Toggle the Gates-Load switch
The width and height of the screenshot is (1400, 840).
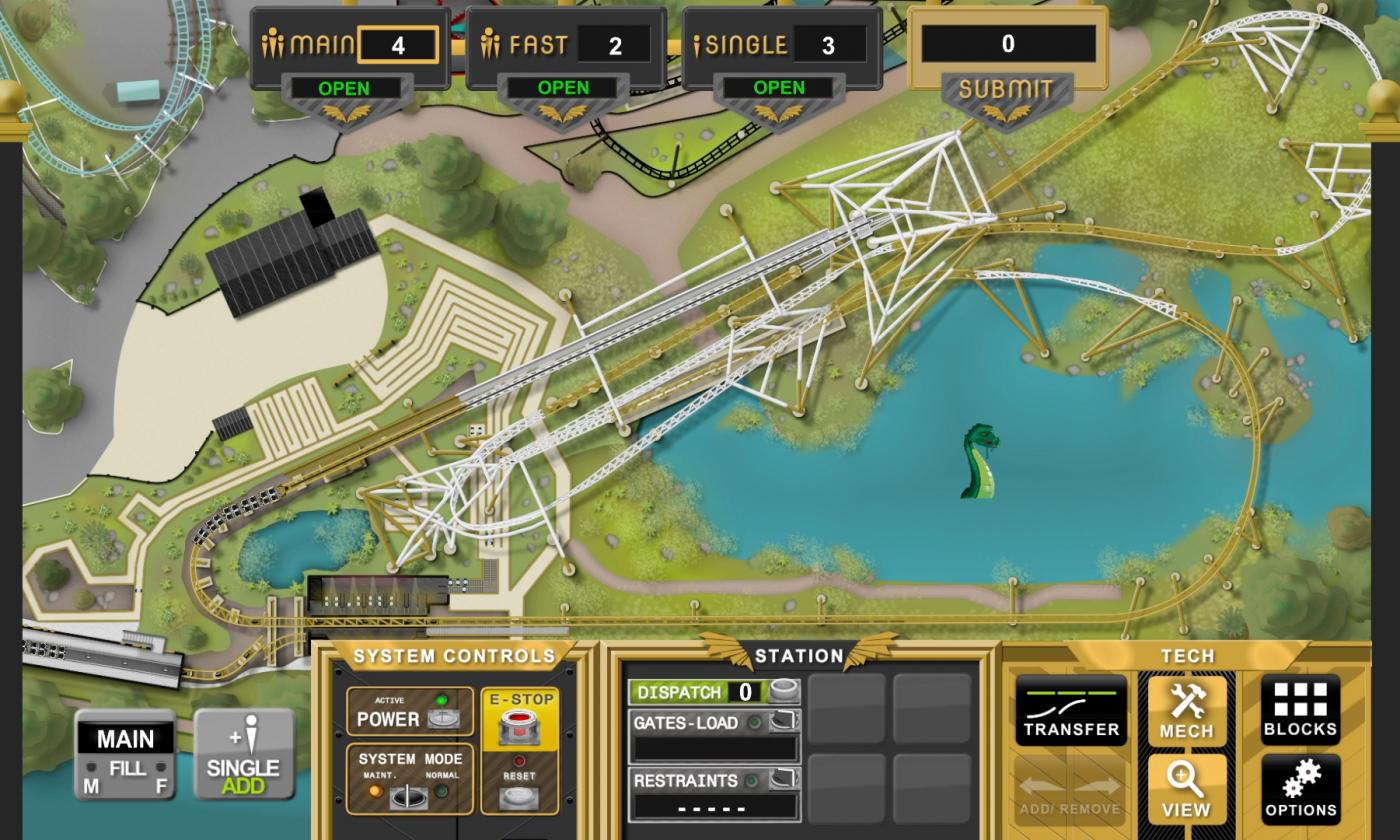[x=783, y=722]
